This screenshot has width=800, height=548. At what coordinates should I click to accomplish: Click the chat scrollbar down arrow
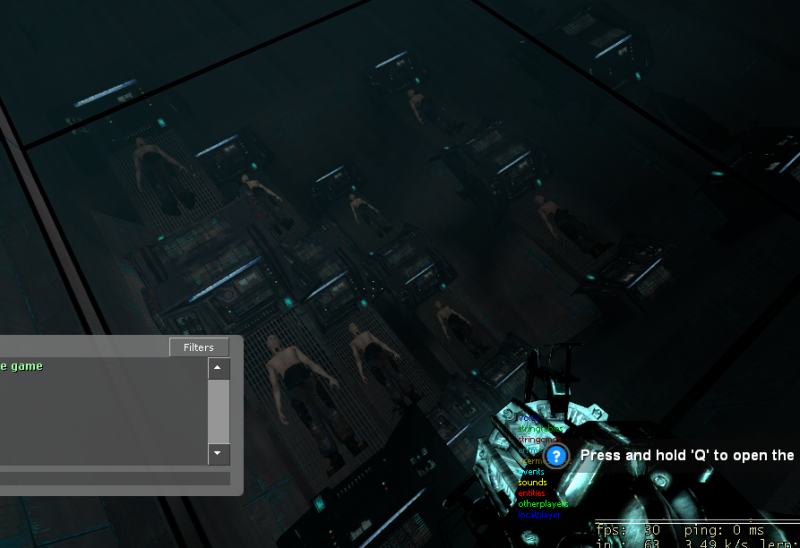218,454
